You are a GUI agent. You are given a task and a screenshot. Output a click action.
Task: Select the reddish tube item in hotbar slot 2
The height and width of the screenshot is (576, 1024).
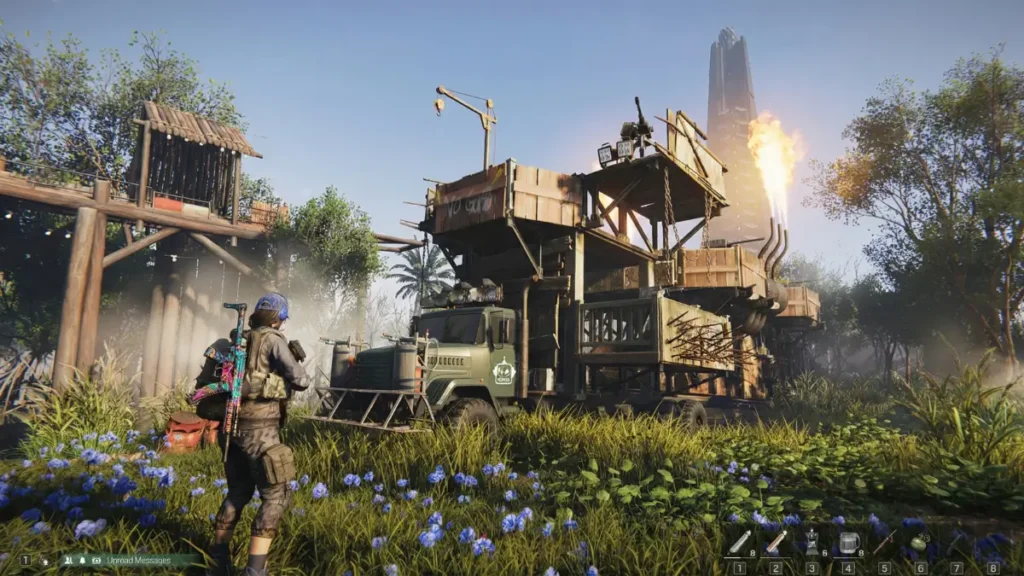[776, 543]
